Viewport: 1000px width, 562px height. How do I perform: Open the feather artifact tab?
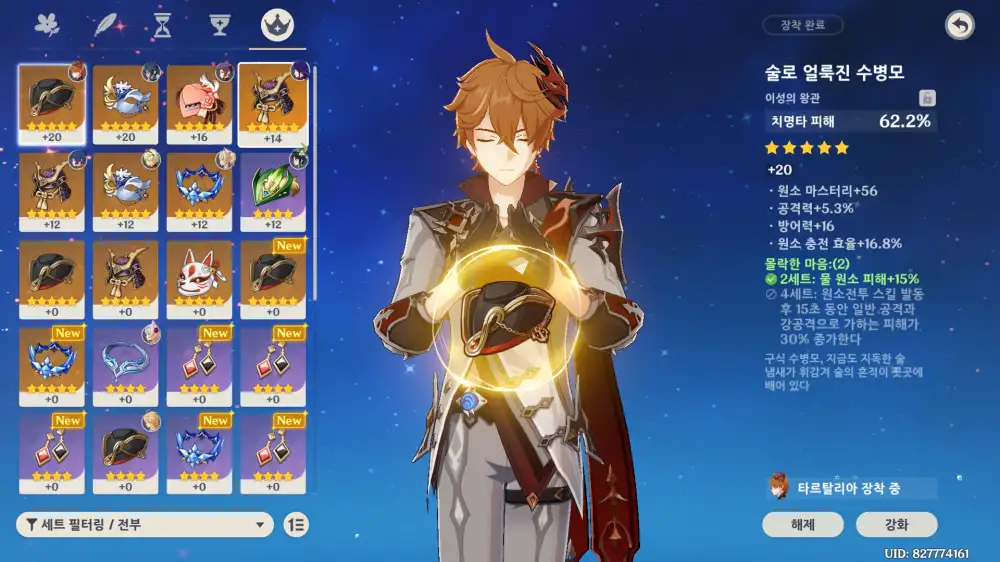(105, 25)
